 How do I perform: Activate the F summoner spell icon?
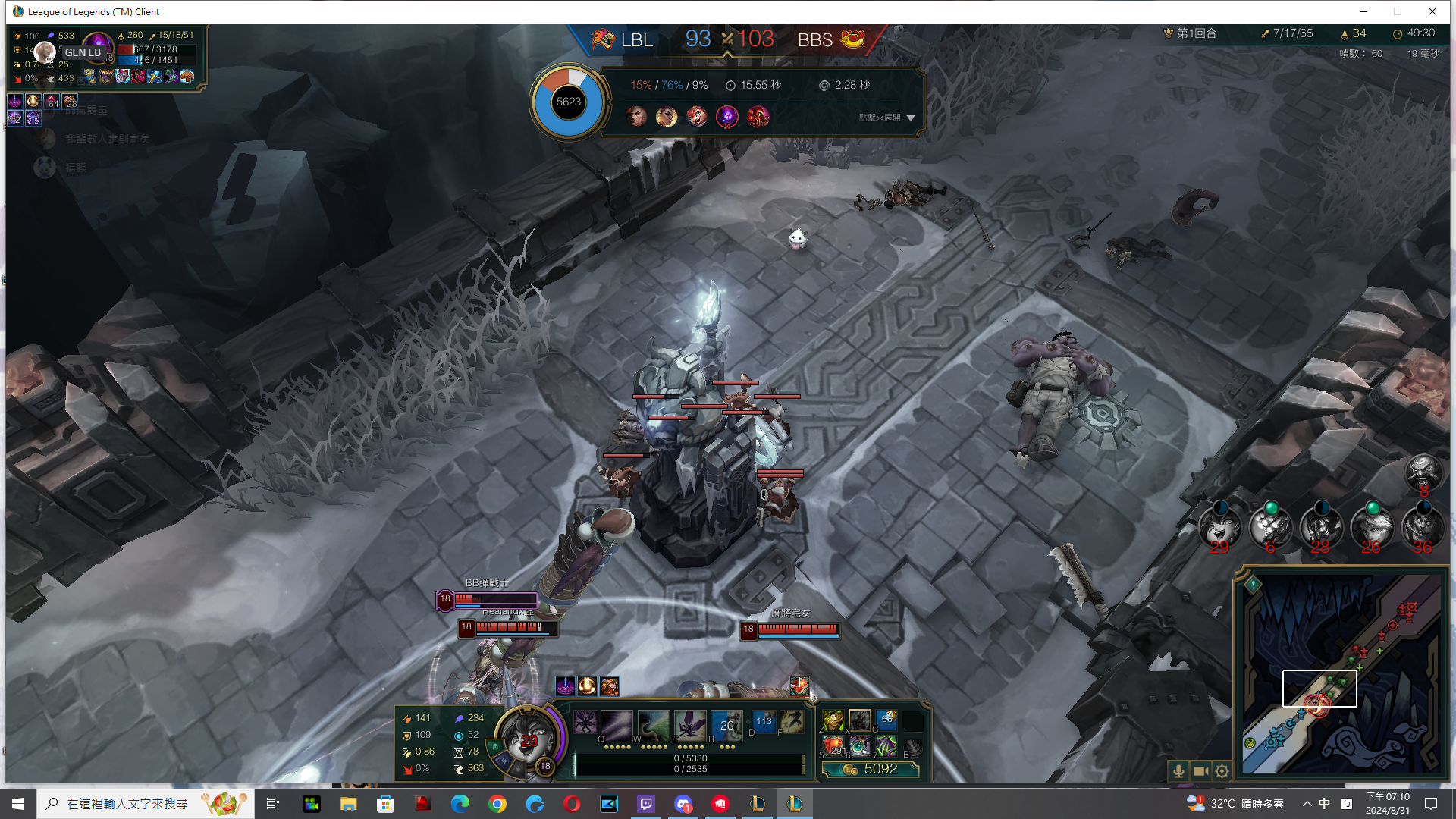click(792, 721)
